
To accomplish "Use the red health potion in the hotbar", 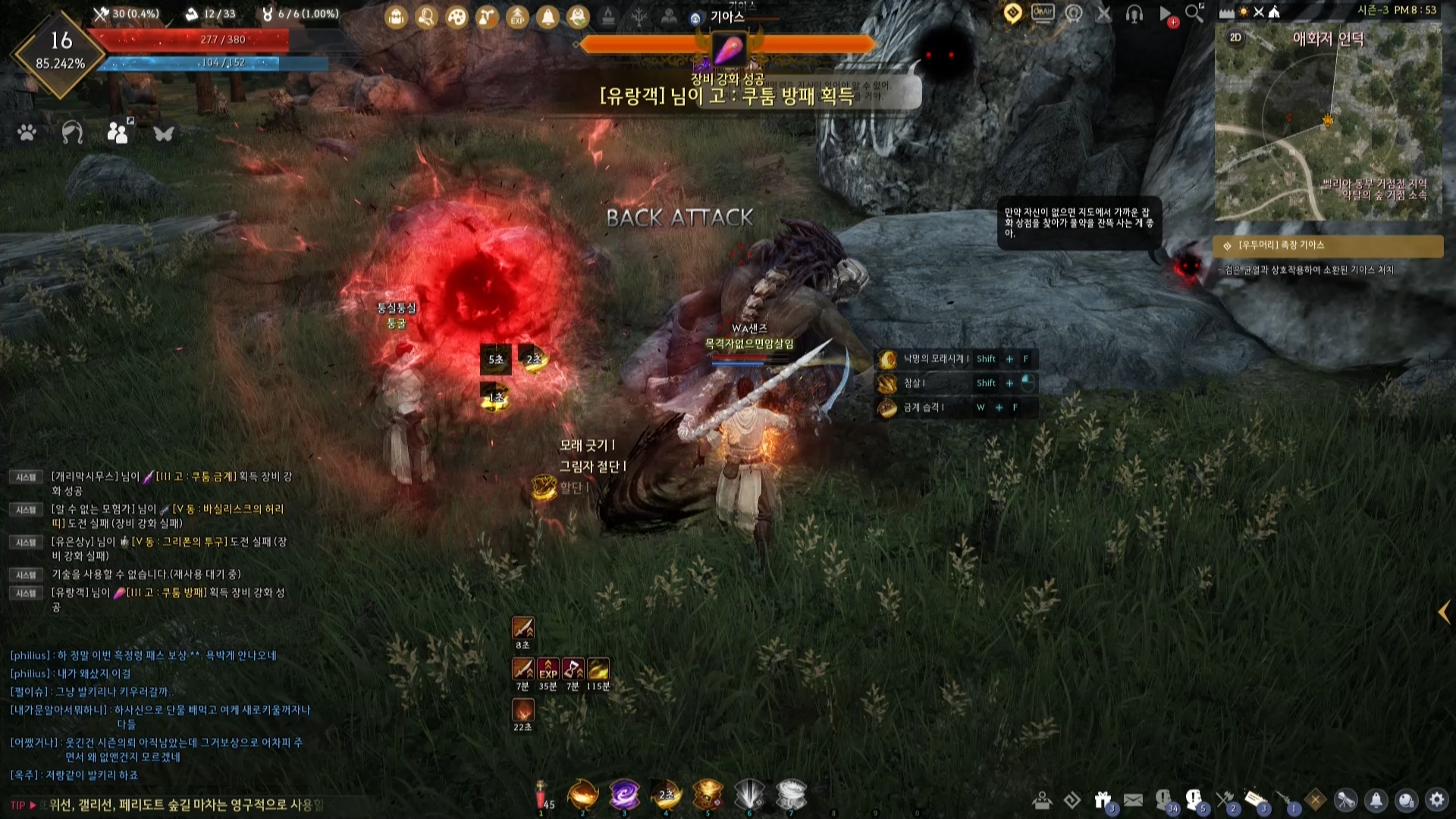I will (542, 796).
